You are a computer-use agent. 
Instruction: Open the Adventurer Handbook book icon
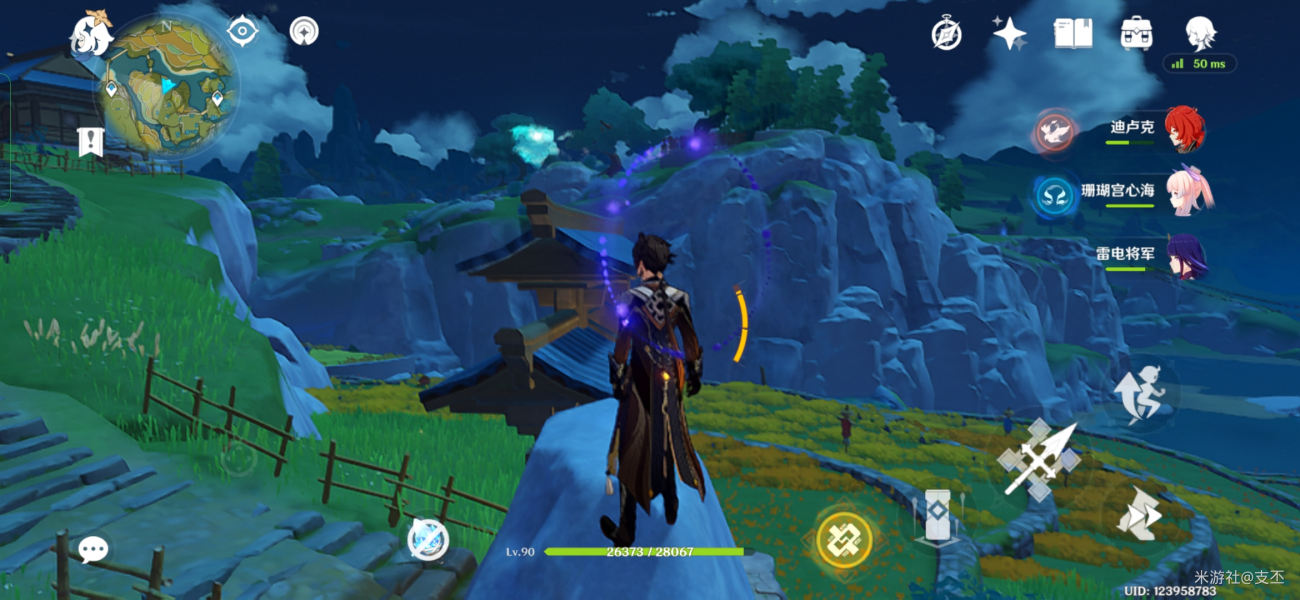(x=1073, y=34)
